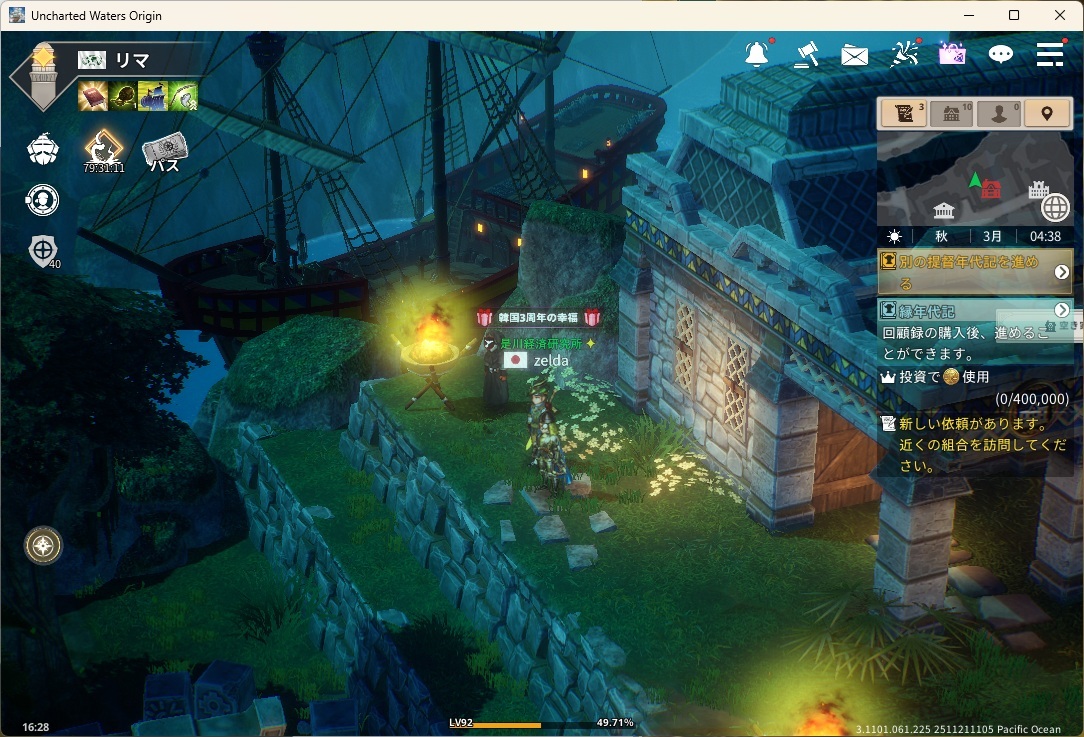Open the パス pass ticket
Image resolution: width=1084 pixels, height=737 pixels.
point(164,152)
